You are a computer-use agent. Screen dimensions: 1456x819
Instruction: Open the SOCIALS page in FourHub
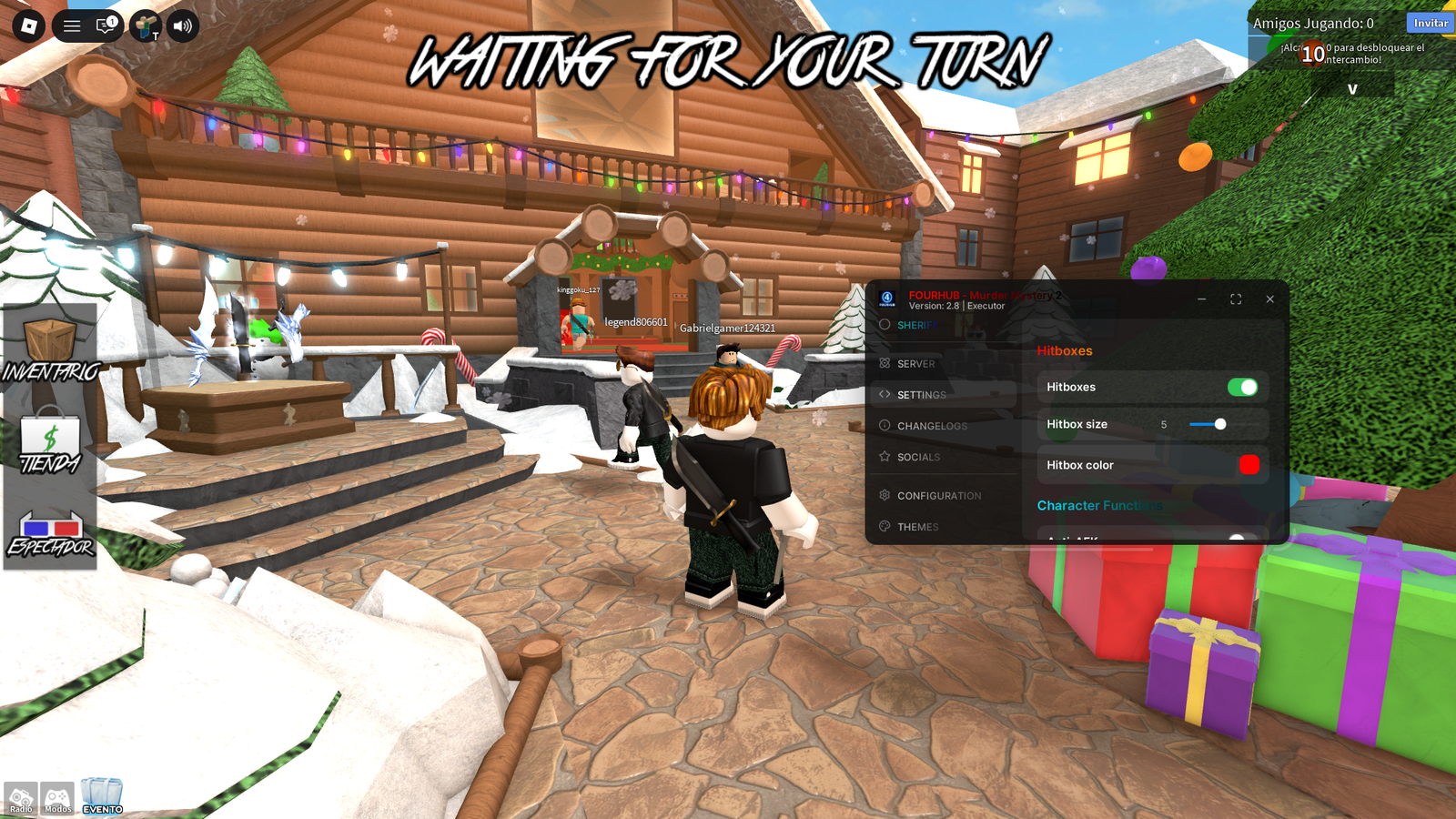tap(920, 457)
